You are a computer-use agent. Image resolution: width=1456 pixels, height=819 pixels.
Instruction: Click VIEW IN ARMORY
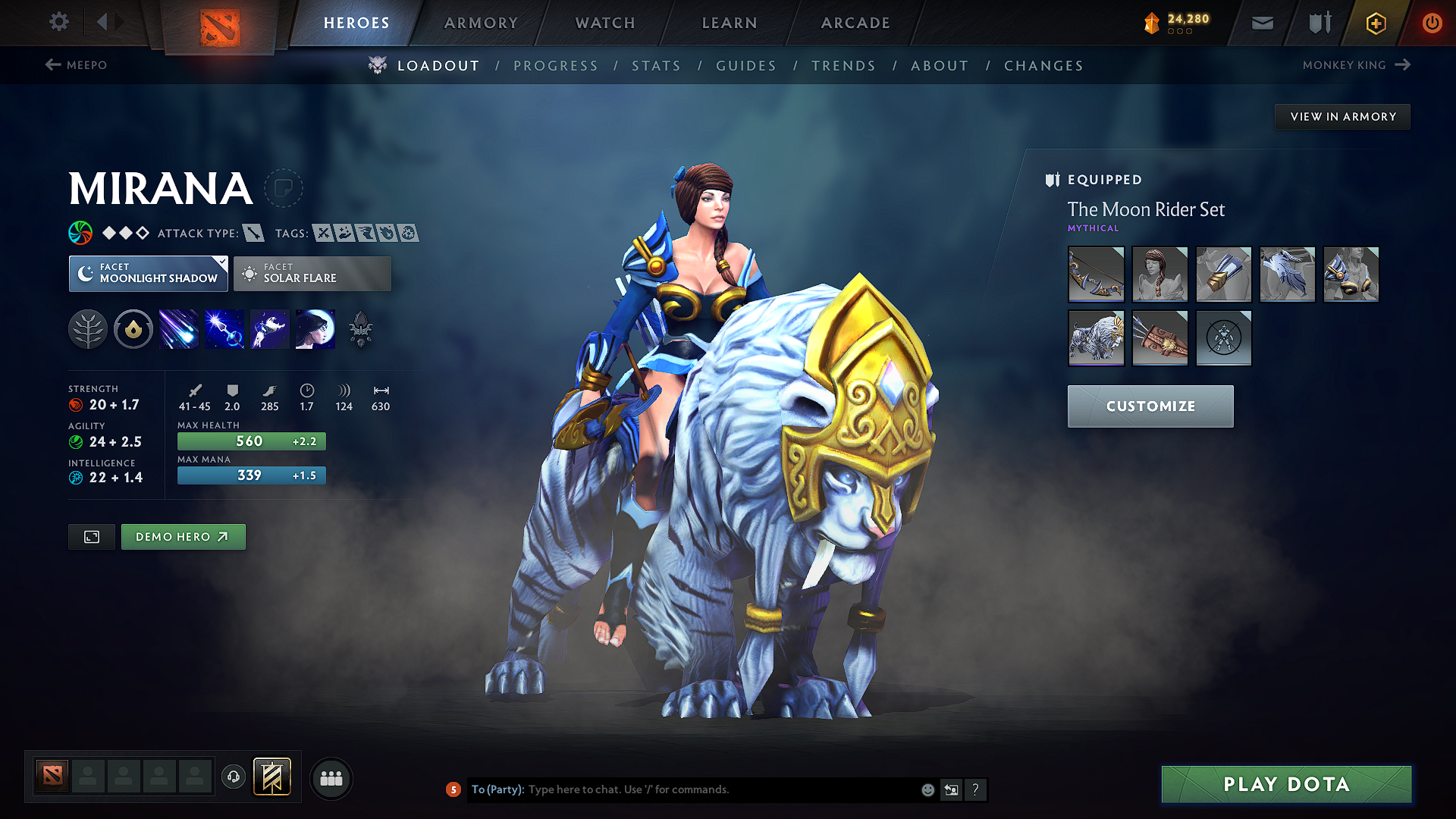point(1342,116)
